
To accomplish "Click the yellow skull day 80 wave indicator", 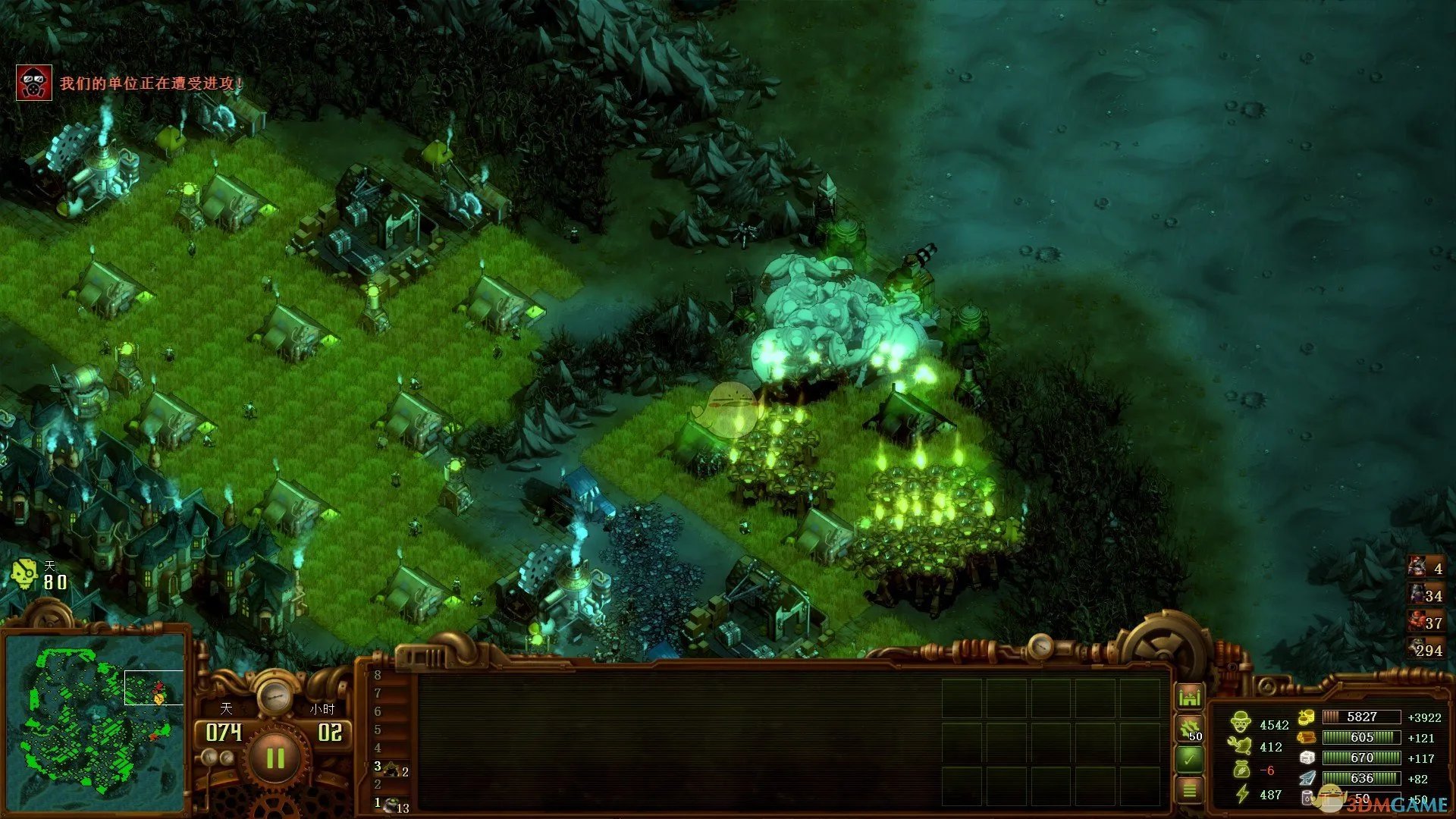I will tap(24, 576).
